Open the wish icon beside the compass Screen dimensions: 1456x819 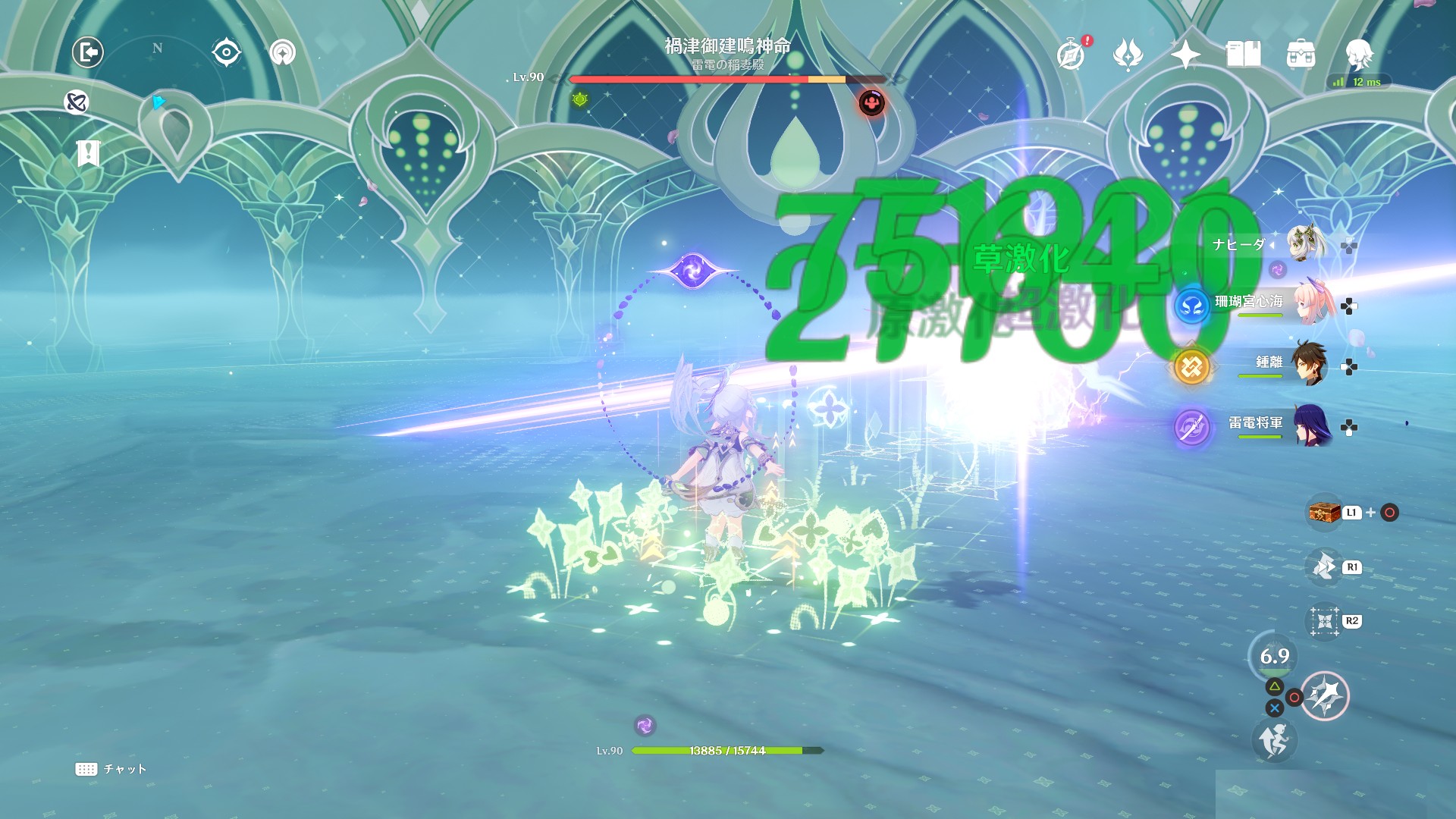pyautogui.click(x=1128, y=54)
